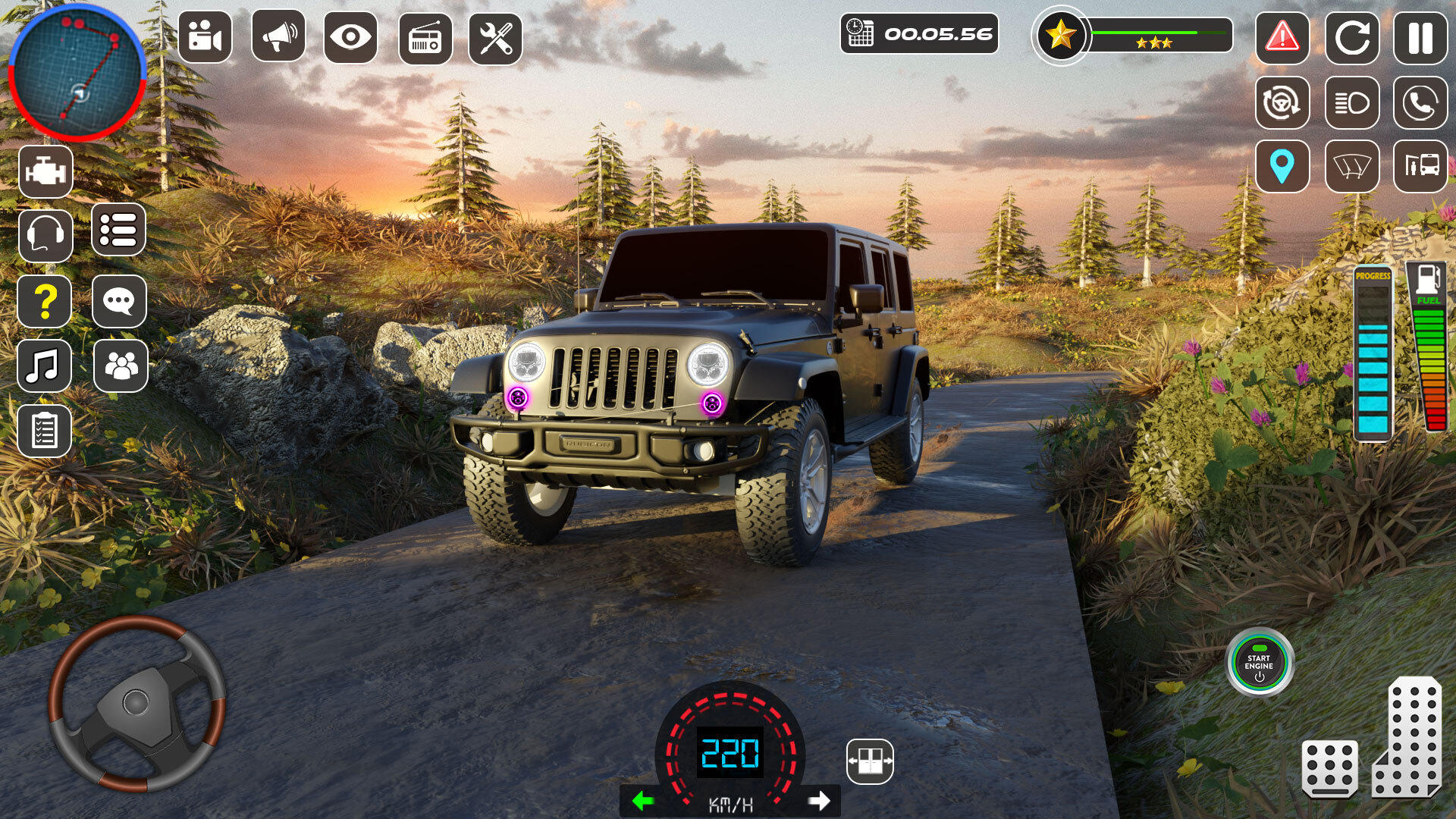Open the wrench and screwdriver repair tools
Viewport: 1456px width, 819px height.
495,38
